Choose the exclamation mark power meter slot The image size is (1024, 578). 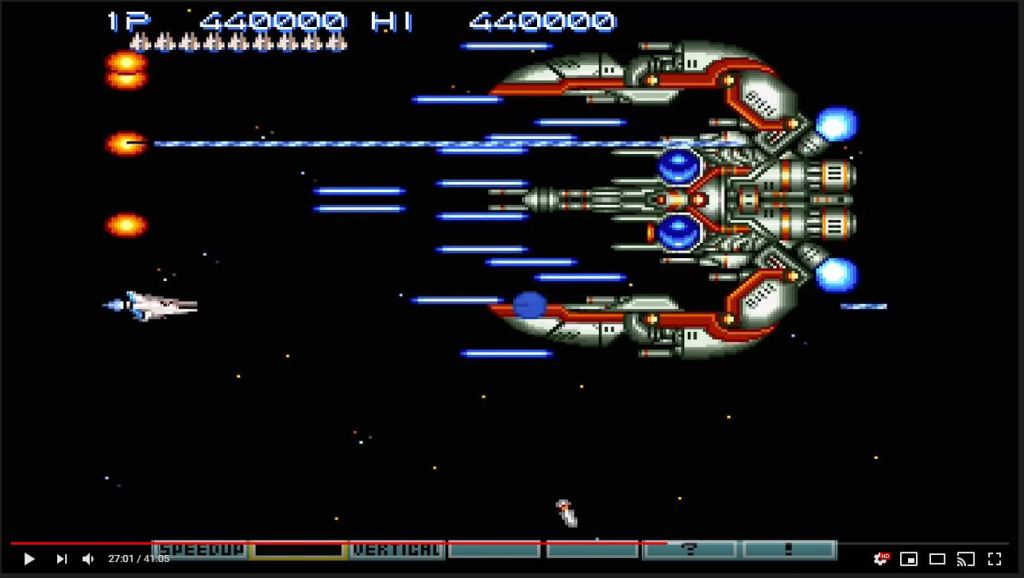tap(789, 549)
